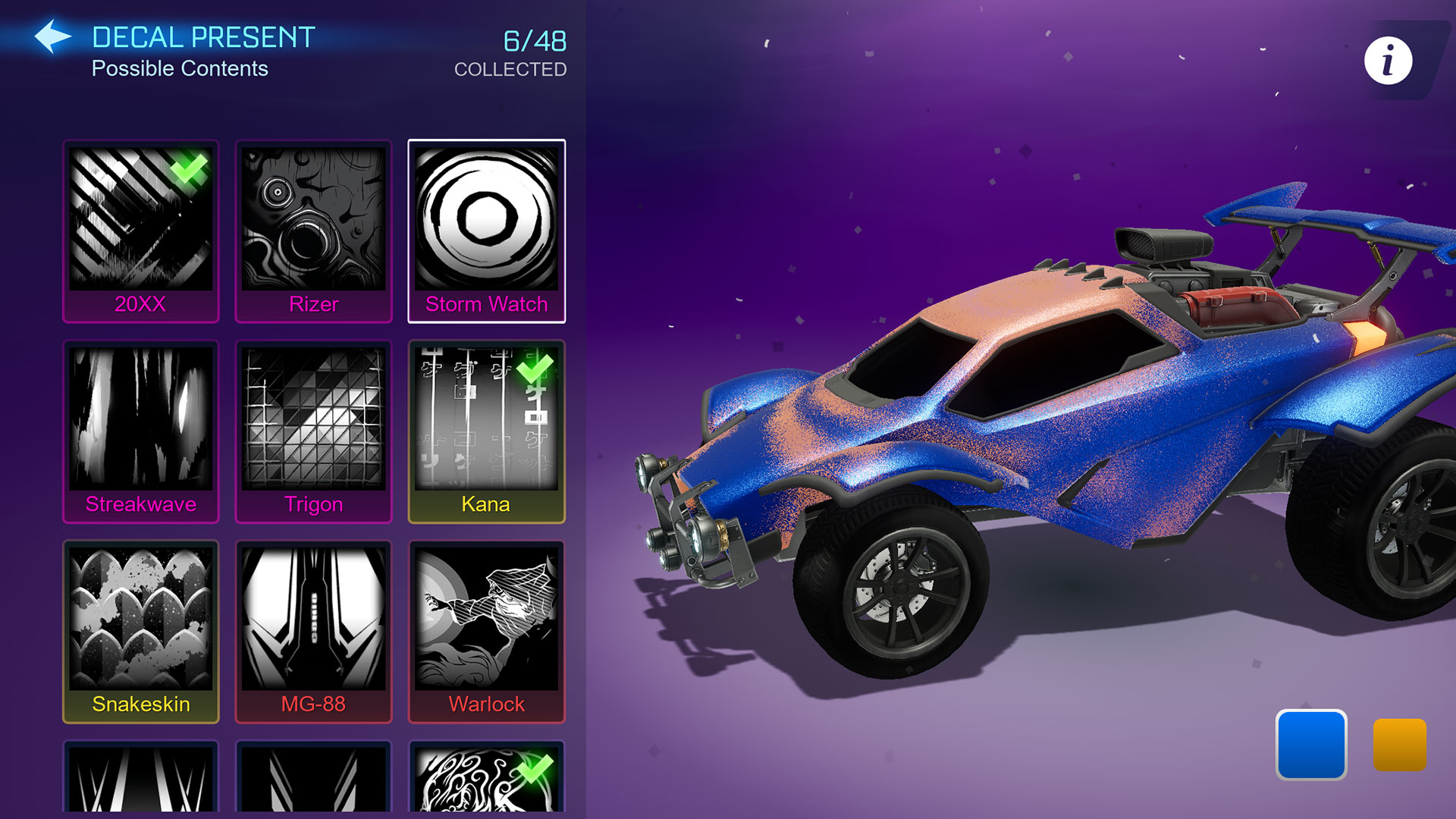The height and width of the screenshot is (819, 1456).
Task: Select the Kana decal tile
Action: click(x=486, y=431)
